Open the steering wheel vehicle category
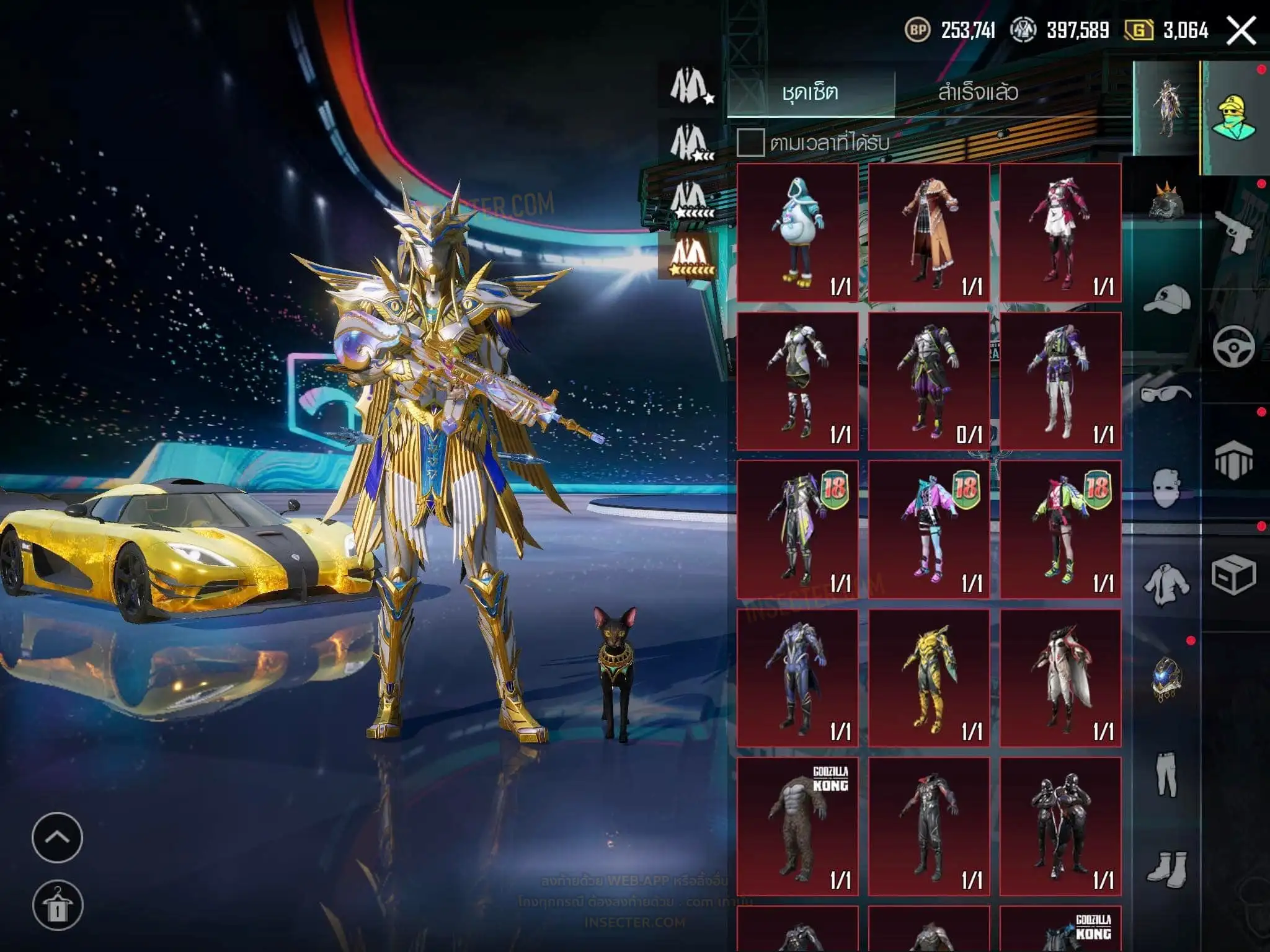1270x952 pixels. coord(1233,346)
